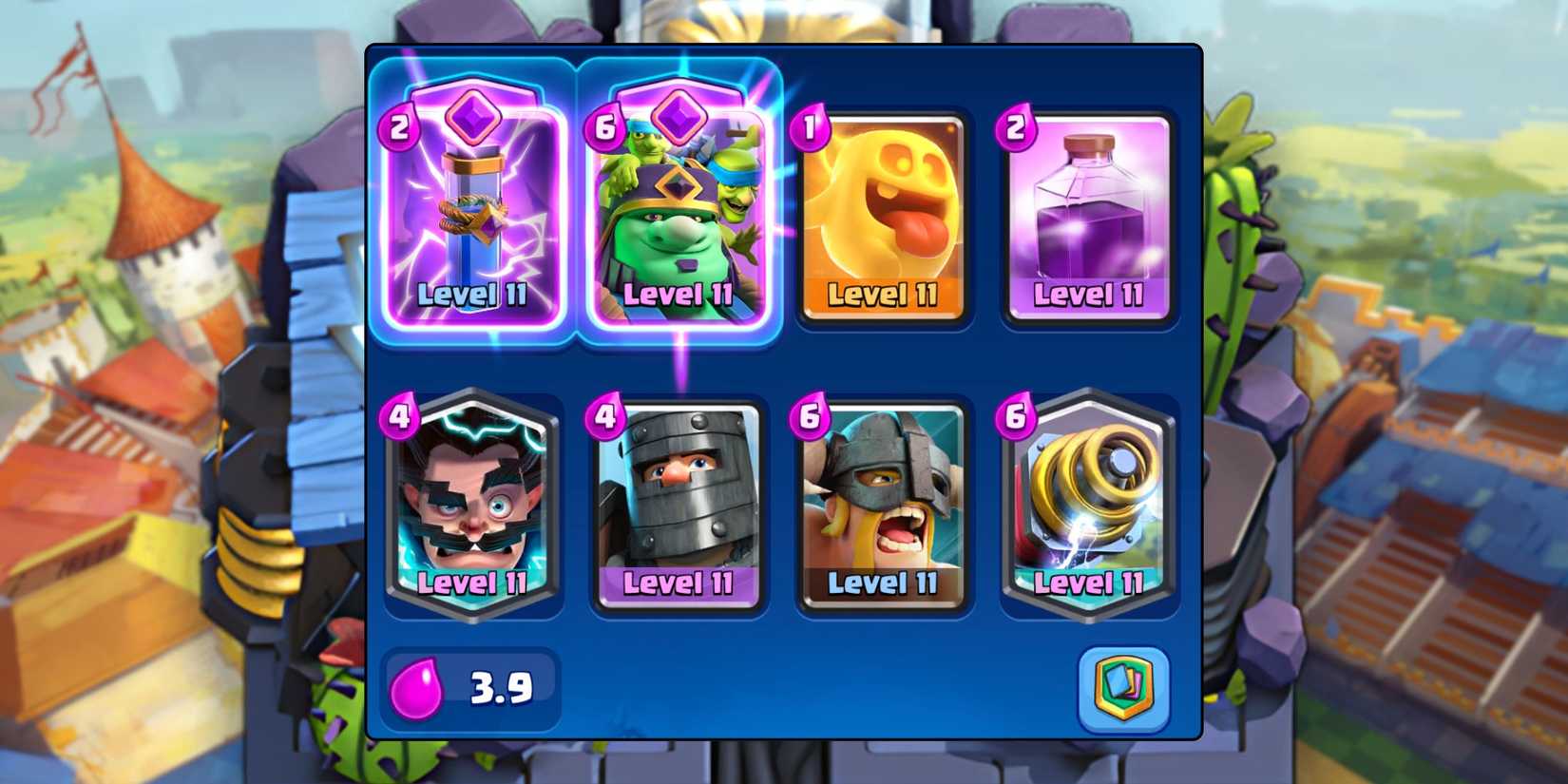Click the elixir cost badge on Dark Prince
1568x784 pixels.
pos(604,415)
